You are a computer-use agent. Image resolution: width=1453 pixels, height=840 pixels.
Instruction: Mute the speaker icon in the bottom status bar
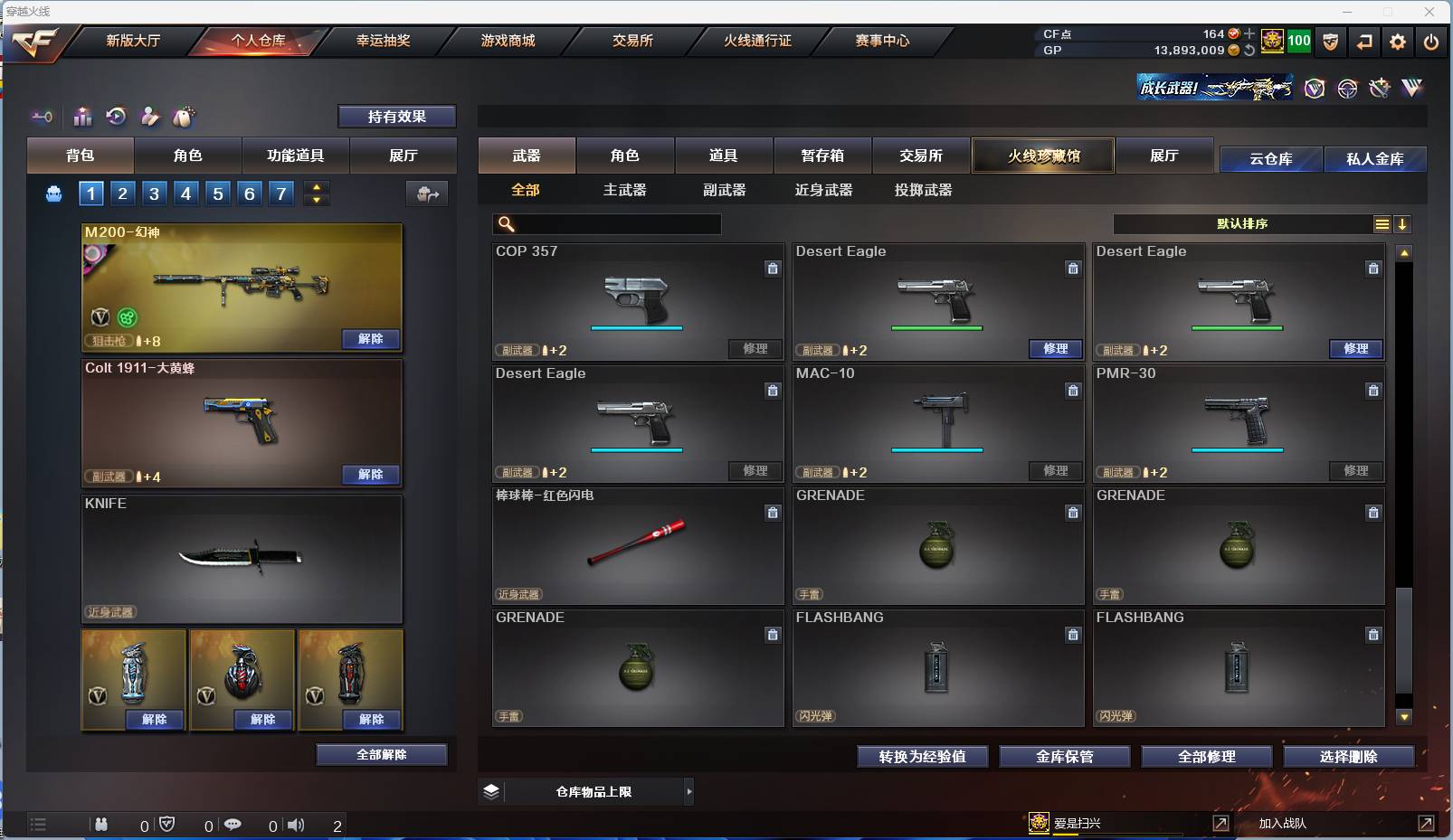(297, 824)
